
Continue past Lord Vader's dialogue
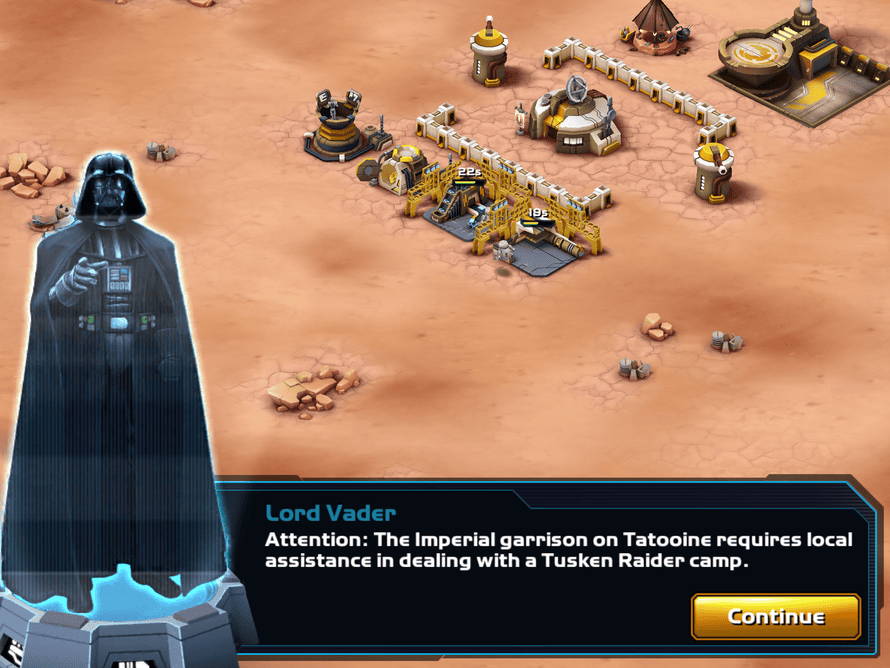pyautogui.click(x=775, y=616)
